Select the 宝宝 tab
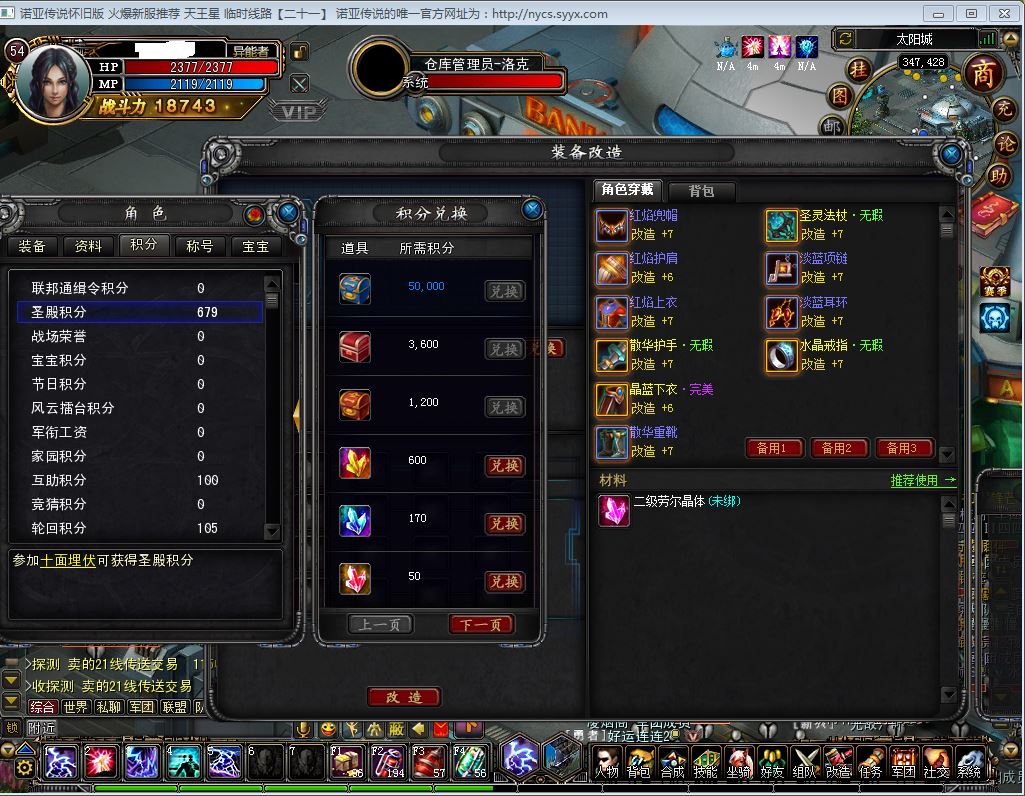The image size is (1025, 796). pyautogui.click(x=256, y=246)
